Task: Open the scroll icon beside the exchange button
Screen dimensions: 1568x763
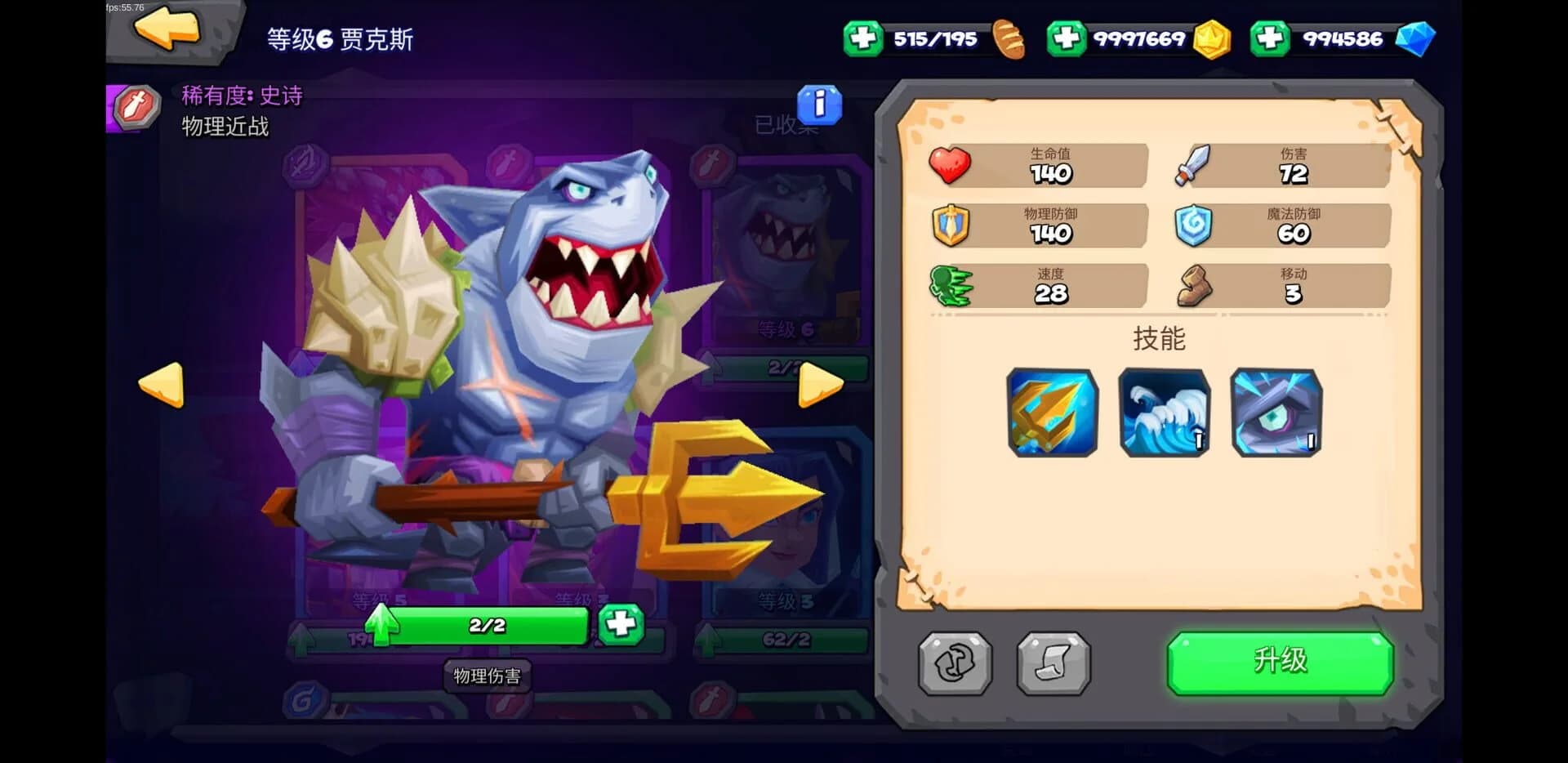Action: tap(1052, 664)
